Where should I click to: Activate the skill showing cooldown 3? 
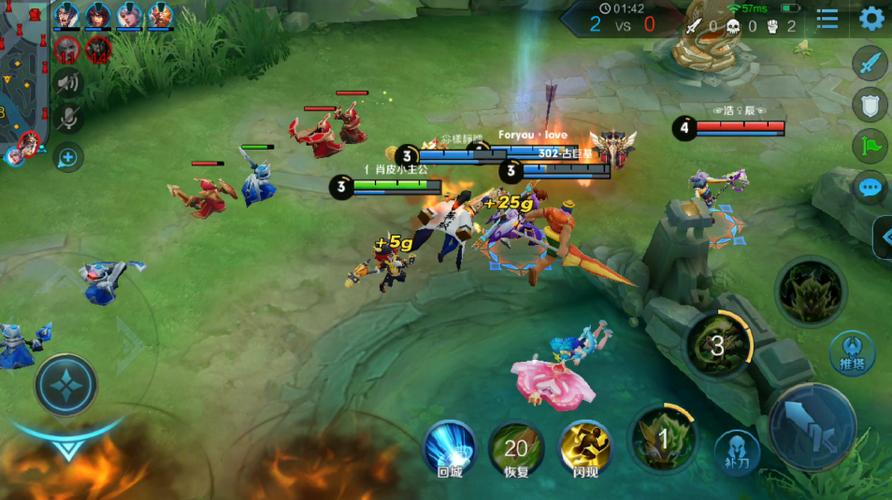(718, 346)
